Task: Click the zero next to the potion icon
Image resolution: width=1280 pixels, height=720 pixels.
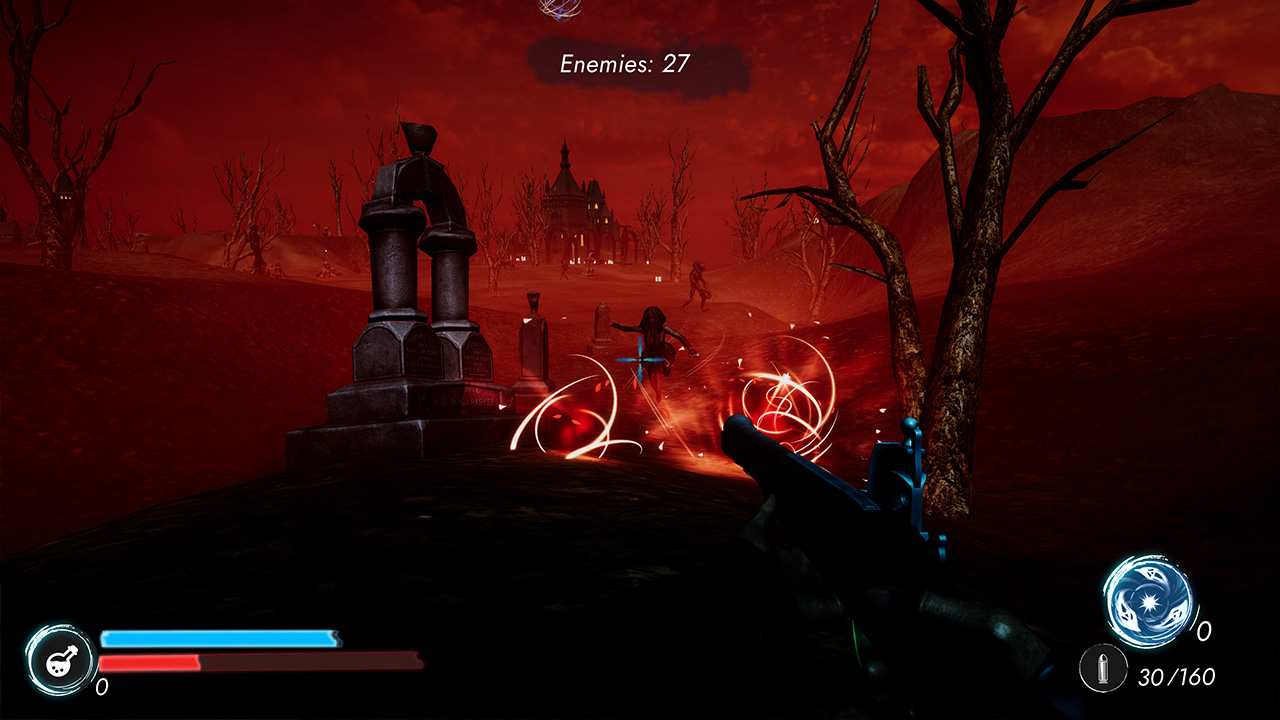Action: coord(102,686)
